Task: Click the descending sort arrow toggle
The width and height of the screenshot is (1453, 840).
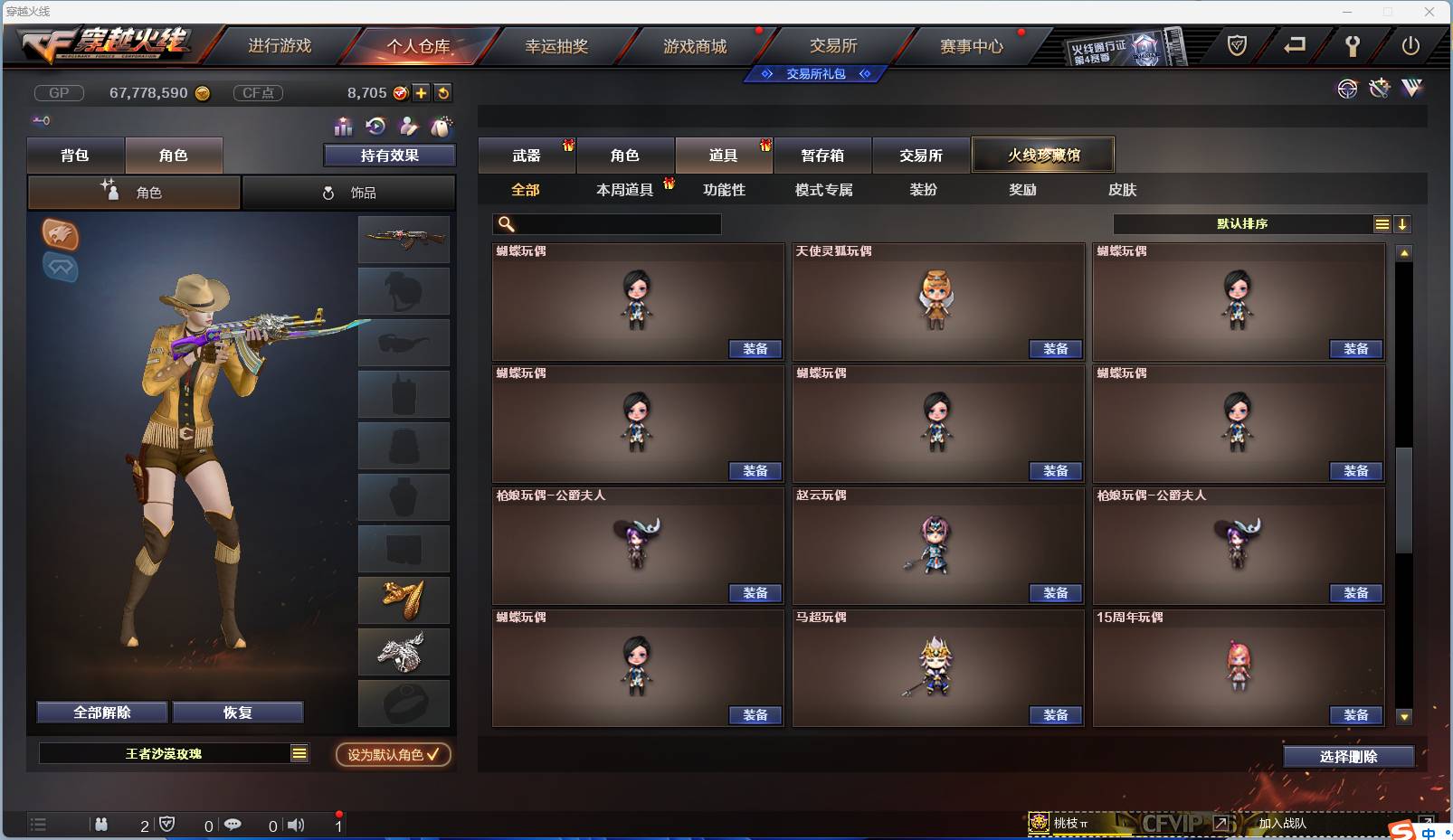Action: [x=1402, y=223]
